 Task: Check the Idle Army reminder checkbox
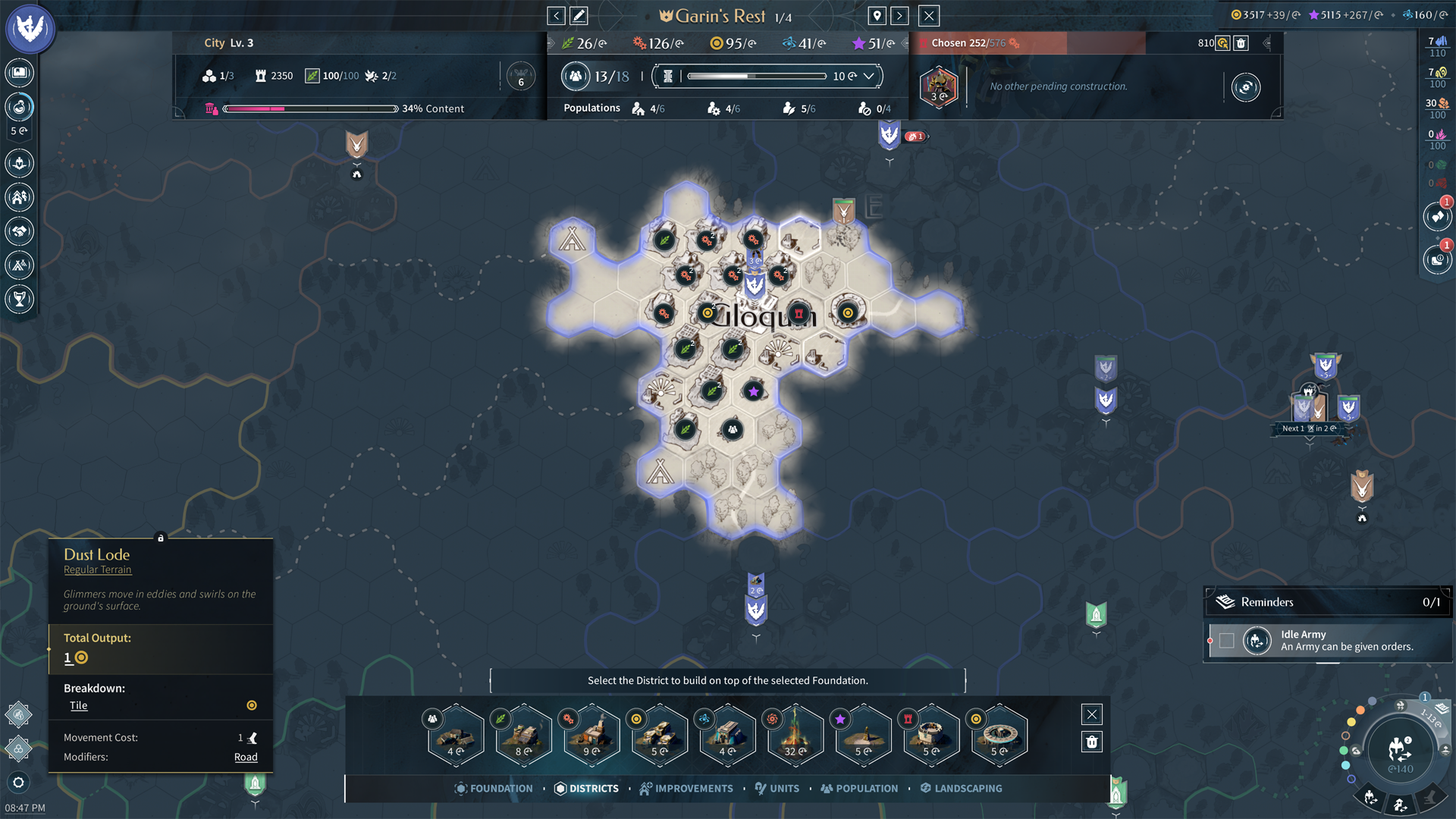[x=1227, y=641]
